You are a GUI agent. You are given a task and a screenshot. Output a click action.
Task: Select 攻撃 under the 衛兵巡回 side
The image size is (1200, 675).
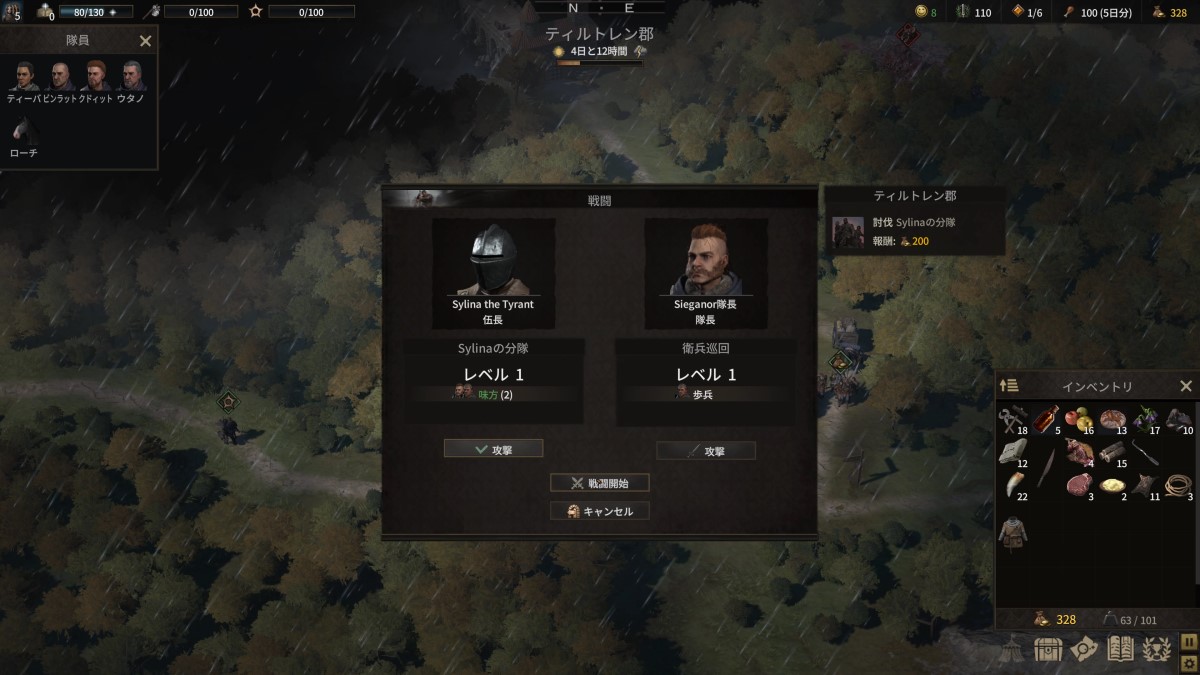pos(706,451)
